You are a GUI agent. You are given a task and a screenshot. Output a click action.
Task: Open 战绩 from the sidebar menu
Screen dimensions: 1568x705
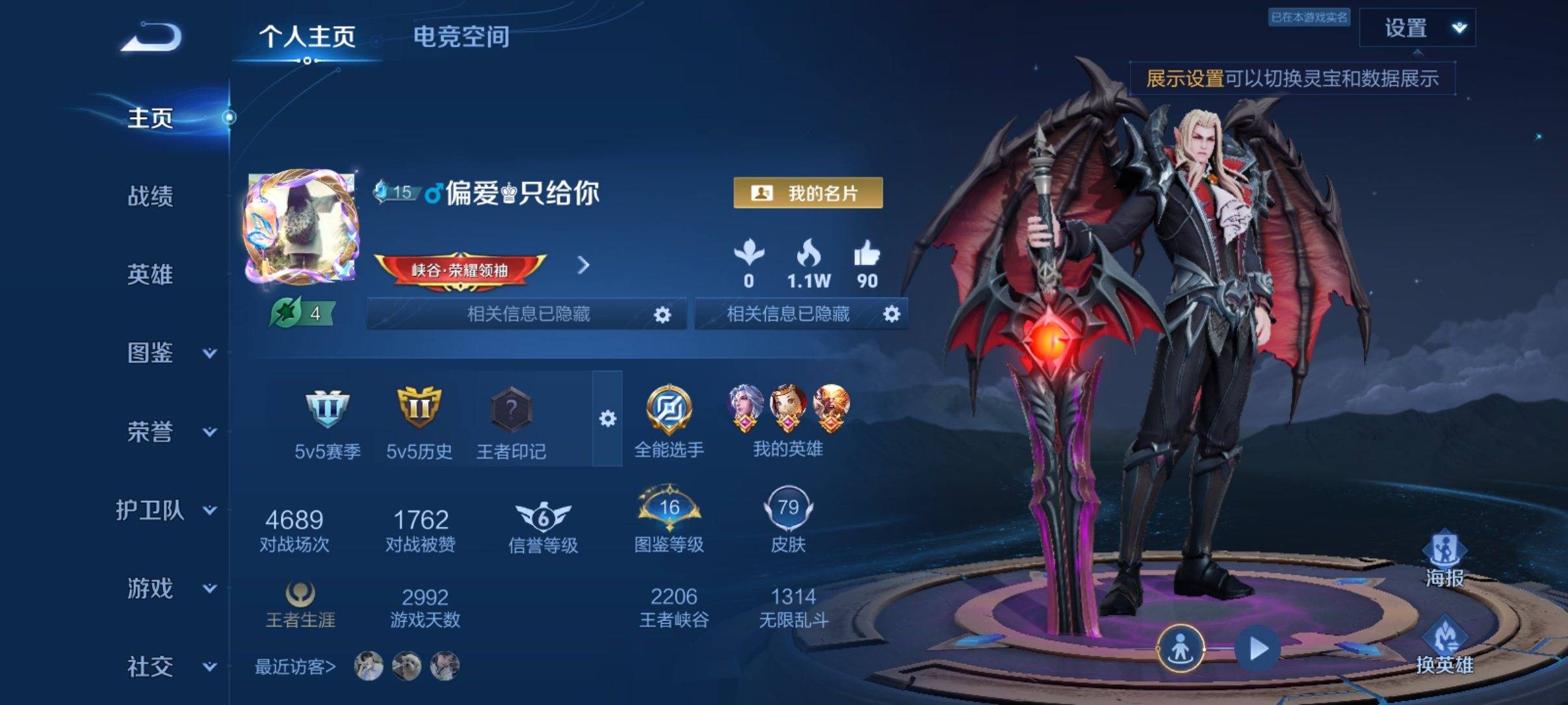tap(150, 196)
